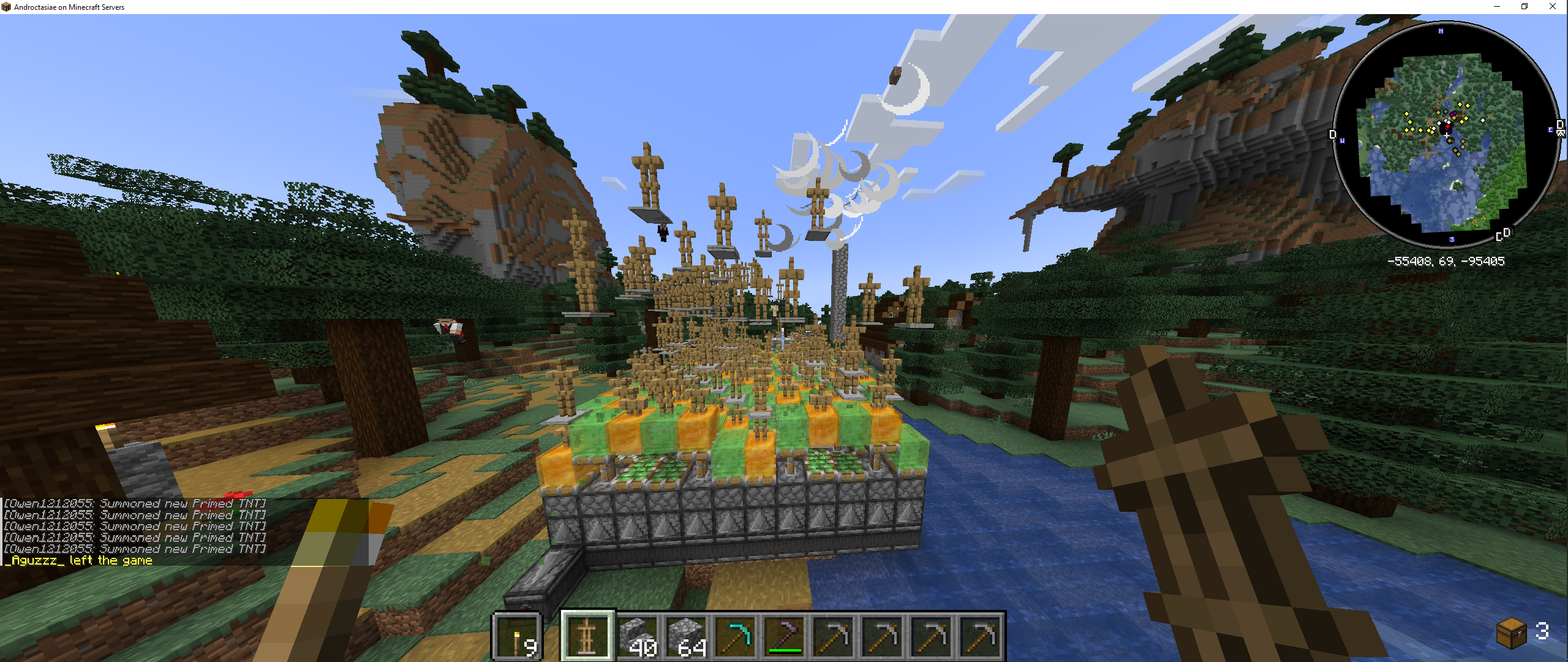
Task: Click the coordinates readout under the minimap
Action: 1447,261
